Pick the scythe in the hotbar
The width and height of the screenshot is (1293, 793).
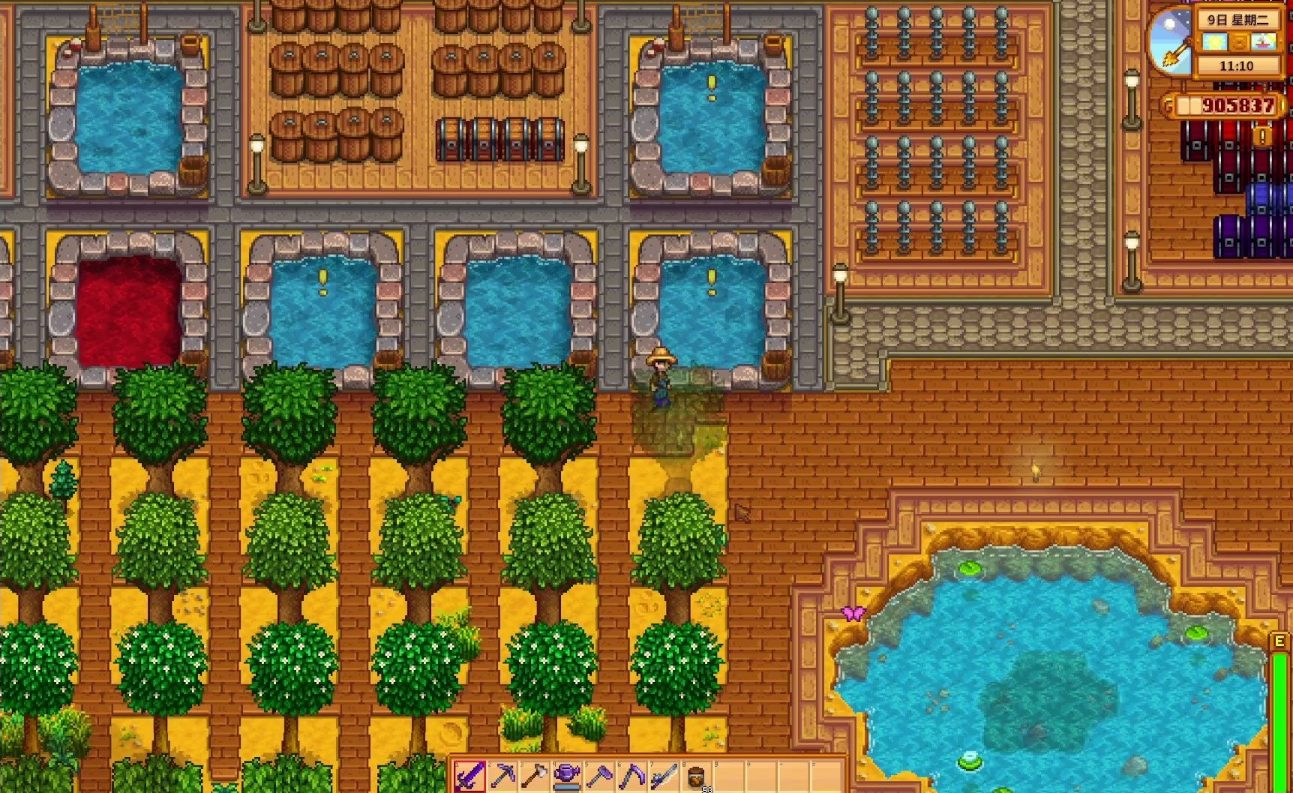[x=632, y=776]
